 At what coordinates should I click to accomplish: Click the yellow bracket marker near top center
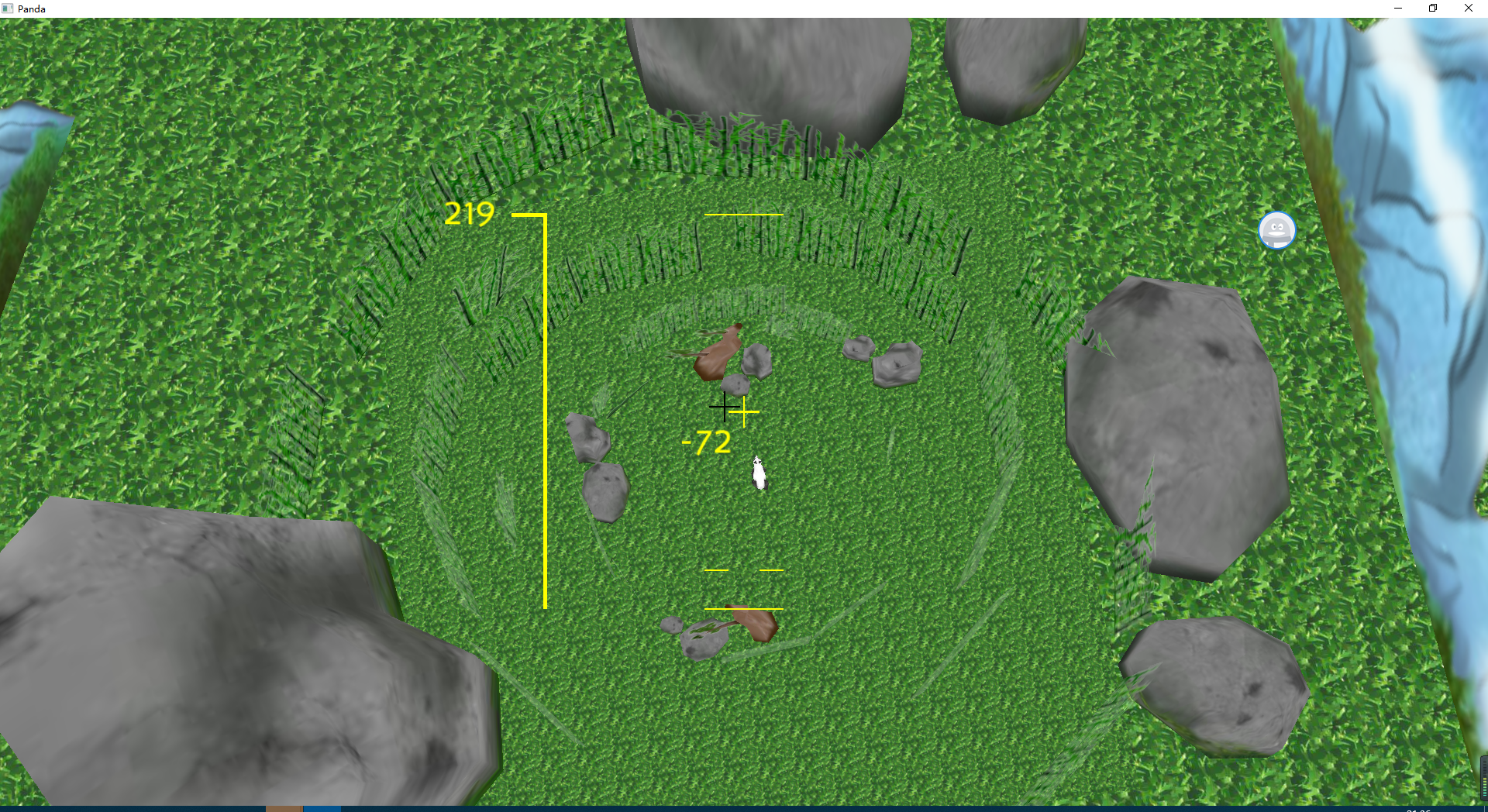pos(744,215)
